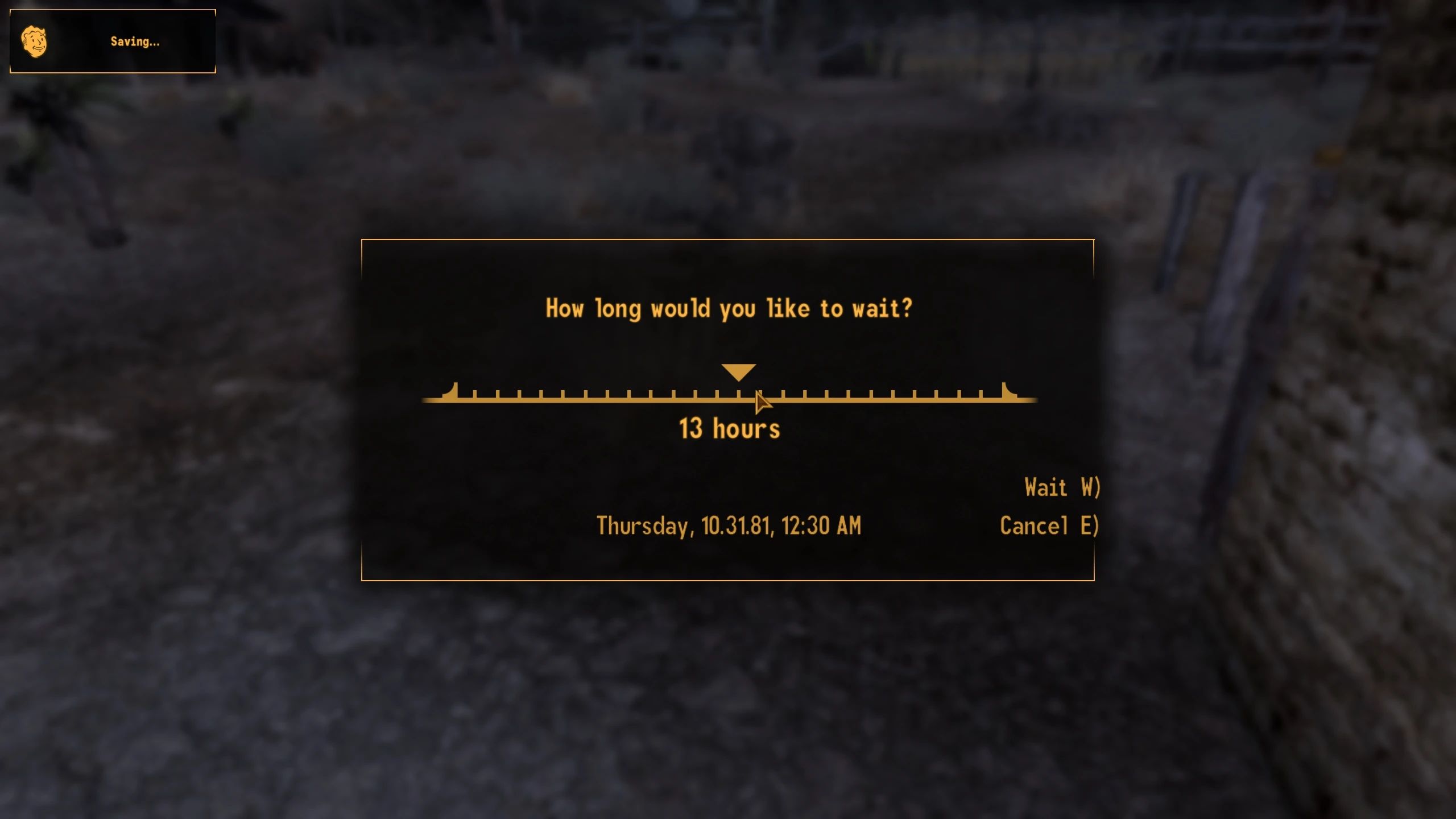The width and height of the screenshot is (1456, 819).
Task: Click the Cancel E) button
Action: (x=1049, y=527)
